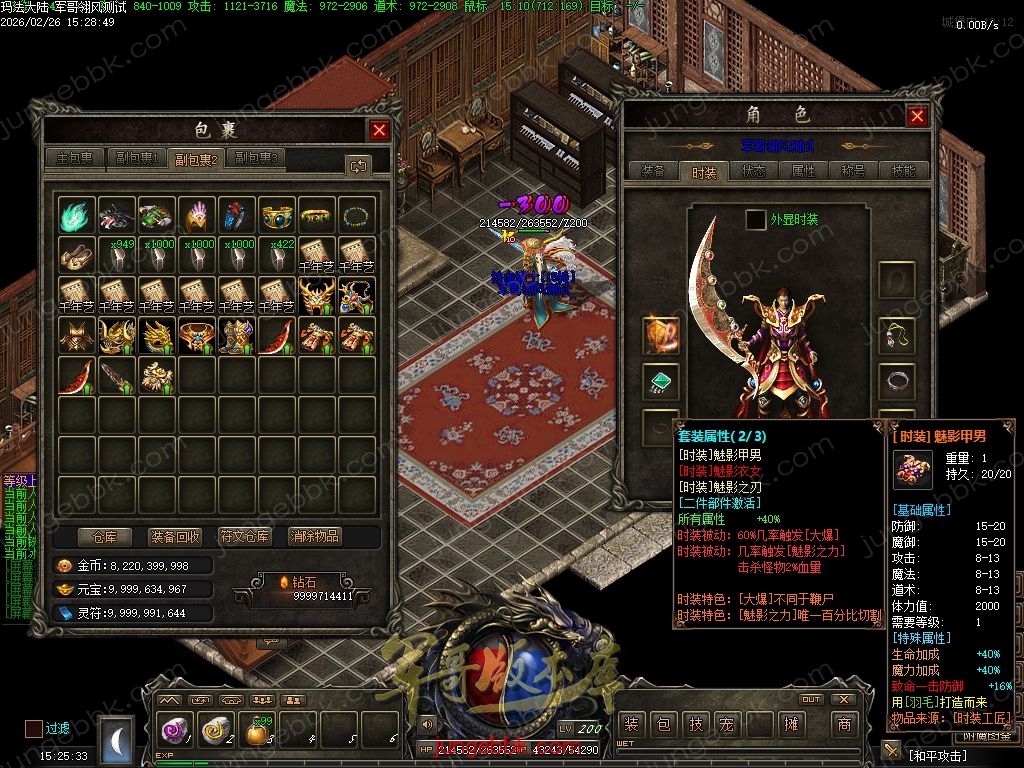Open 装备回收 equipment recycling
Screen dimensions: 1024x768
(174, 536)
